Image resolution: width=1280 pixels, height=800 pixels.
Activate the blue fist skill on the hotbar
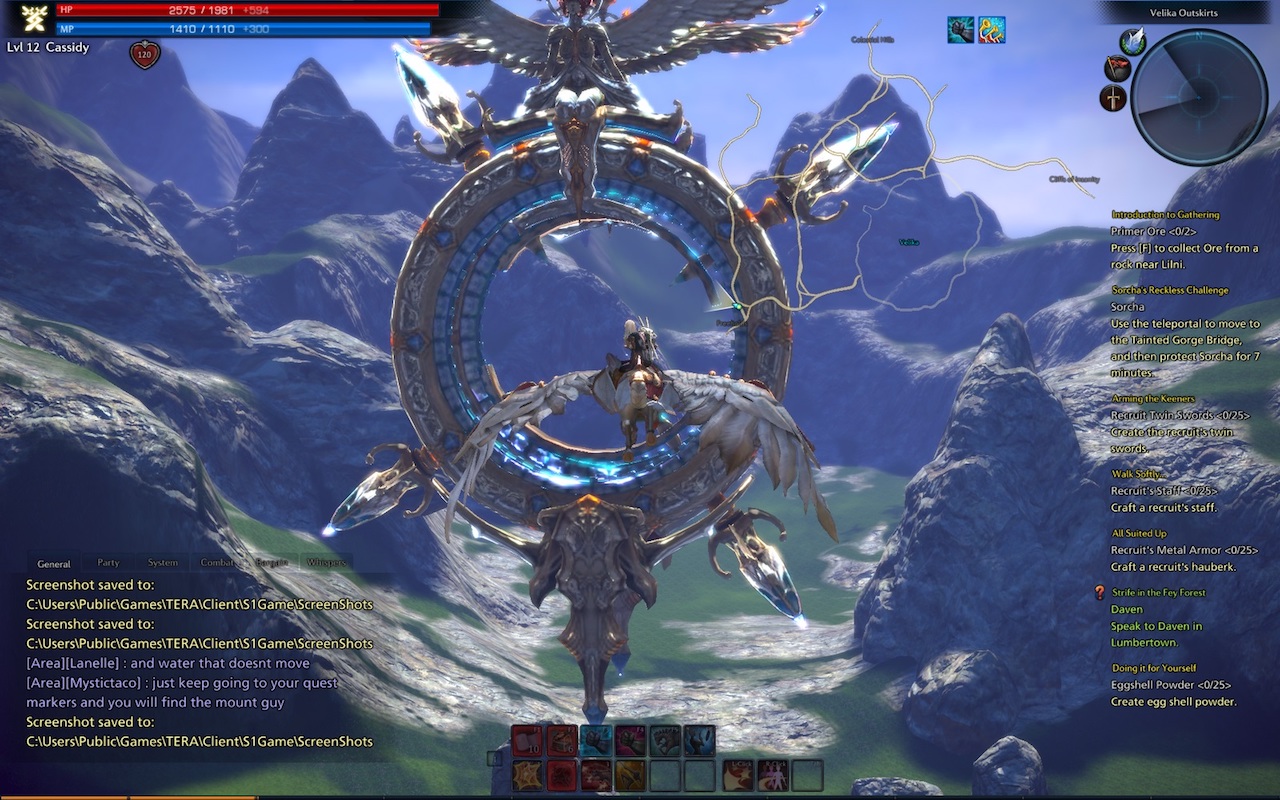pos(596,740)
